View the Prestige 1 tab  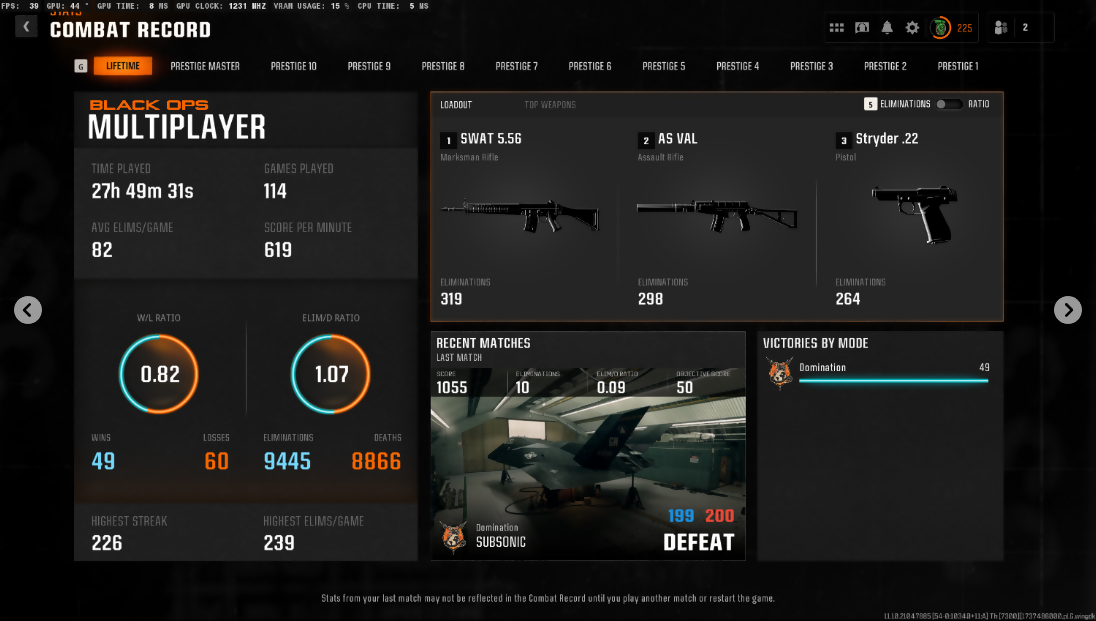point(957,66)
